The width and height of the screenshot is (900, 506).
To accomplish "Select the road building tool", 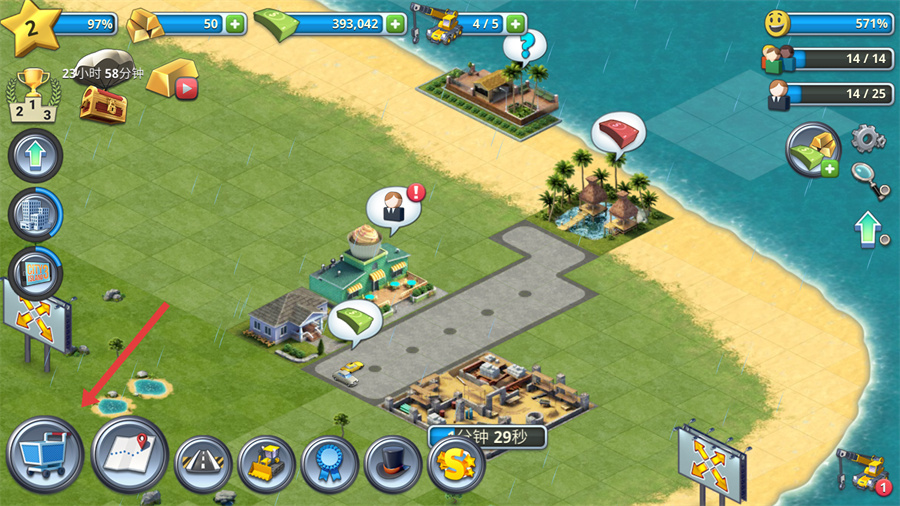I will pyautogui.click(x=203, y=465).
